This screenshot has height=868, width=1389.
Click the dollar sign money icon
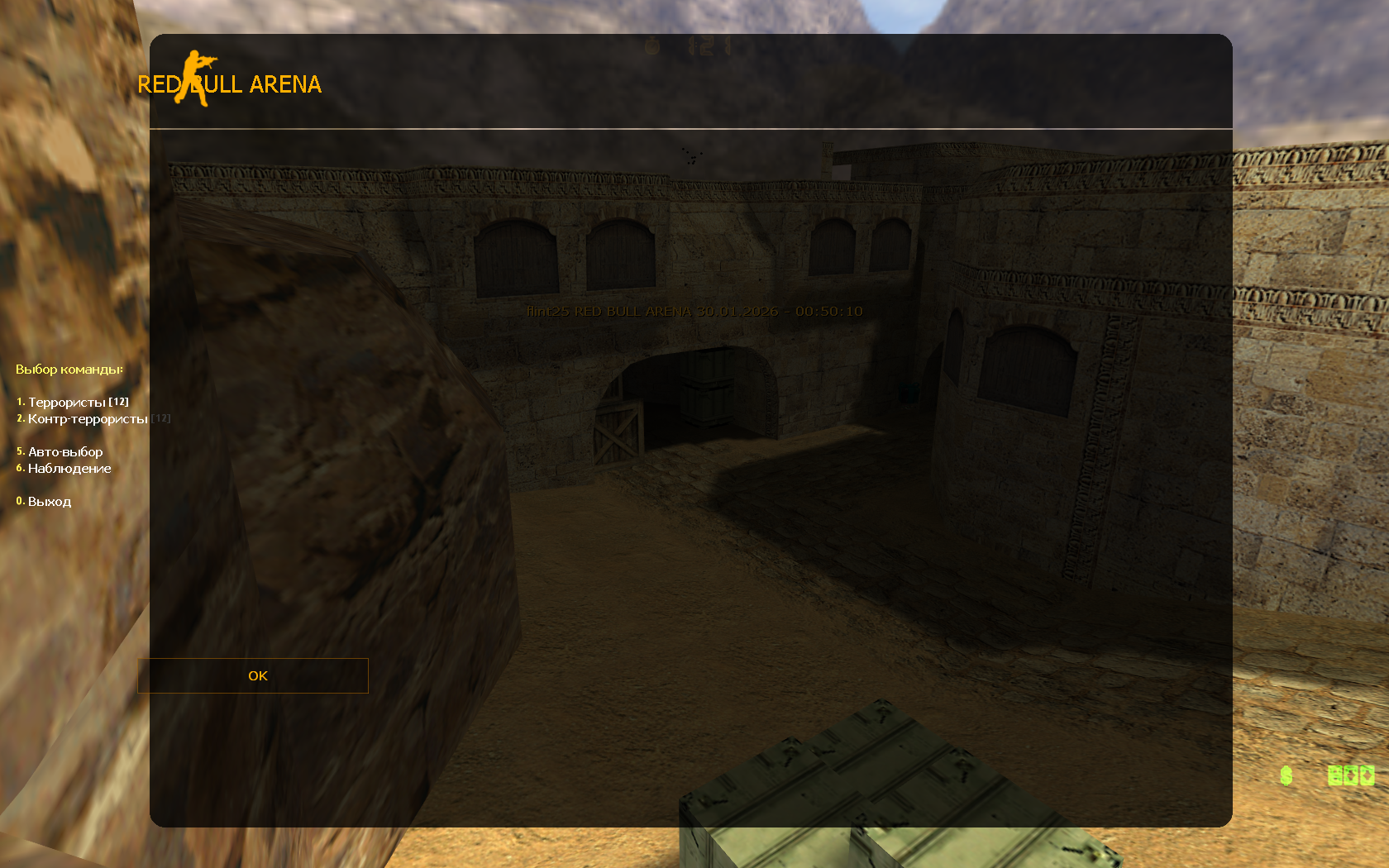tap(1286, 776)
